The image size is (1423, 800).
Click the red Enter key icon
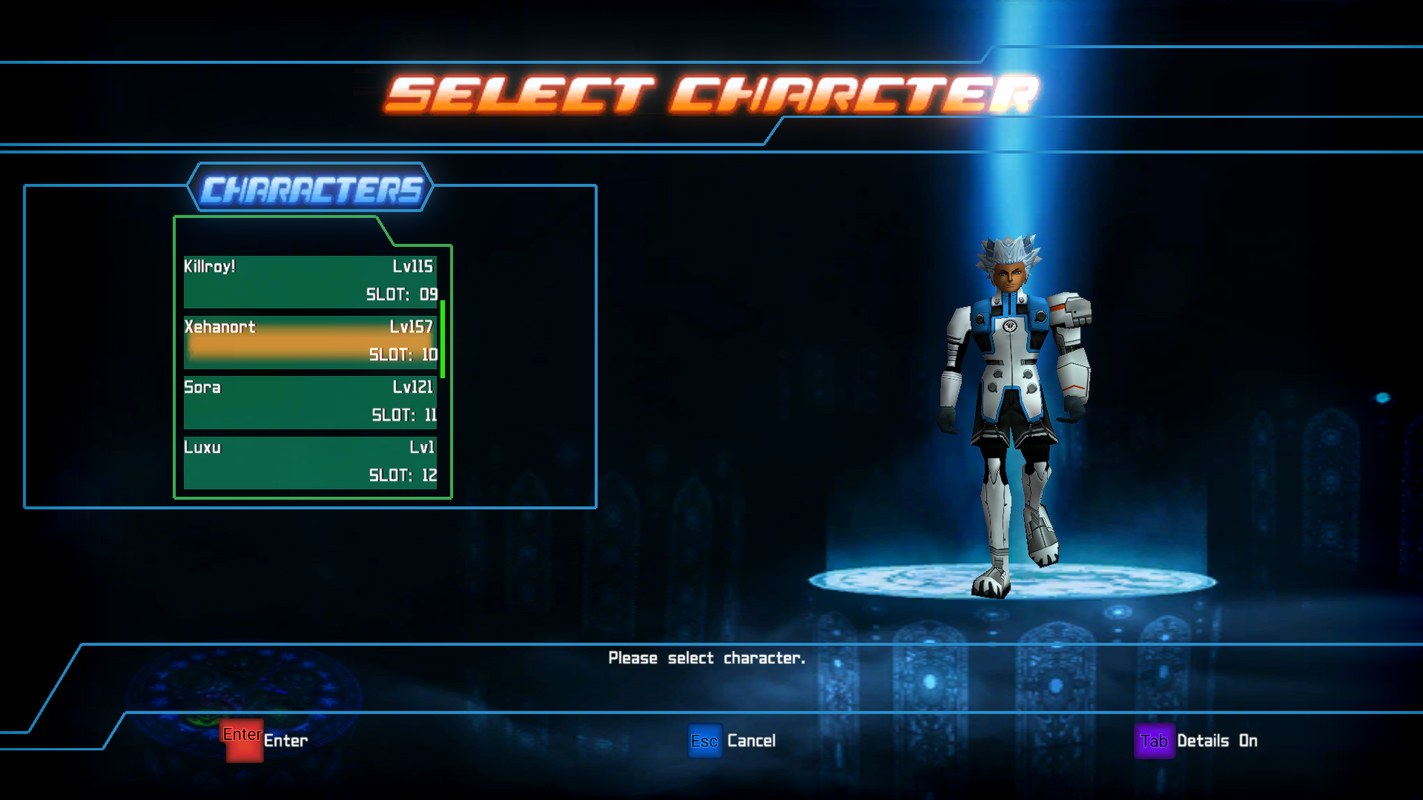(243, 740)
